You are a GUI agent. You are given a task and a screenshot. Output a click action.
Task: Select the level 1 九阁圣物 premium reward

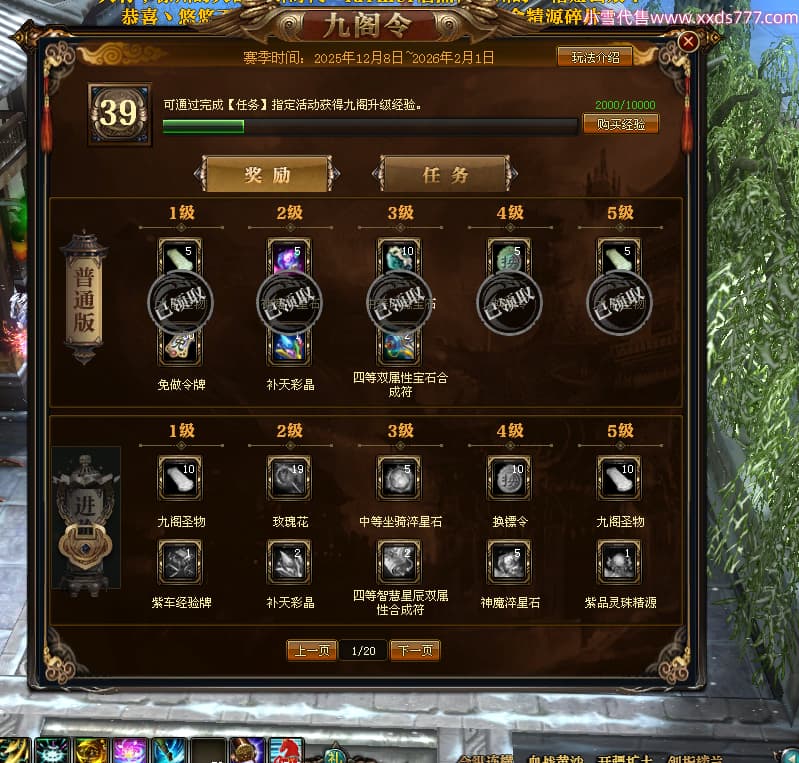click(180, 478)
